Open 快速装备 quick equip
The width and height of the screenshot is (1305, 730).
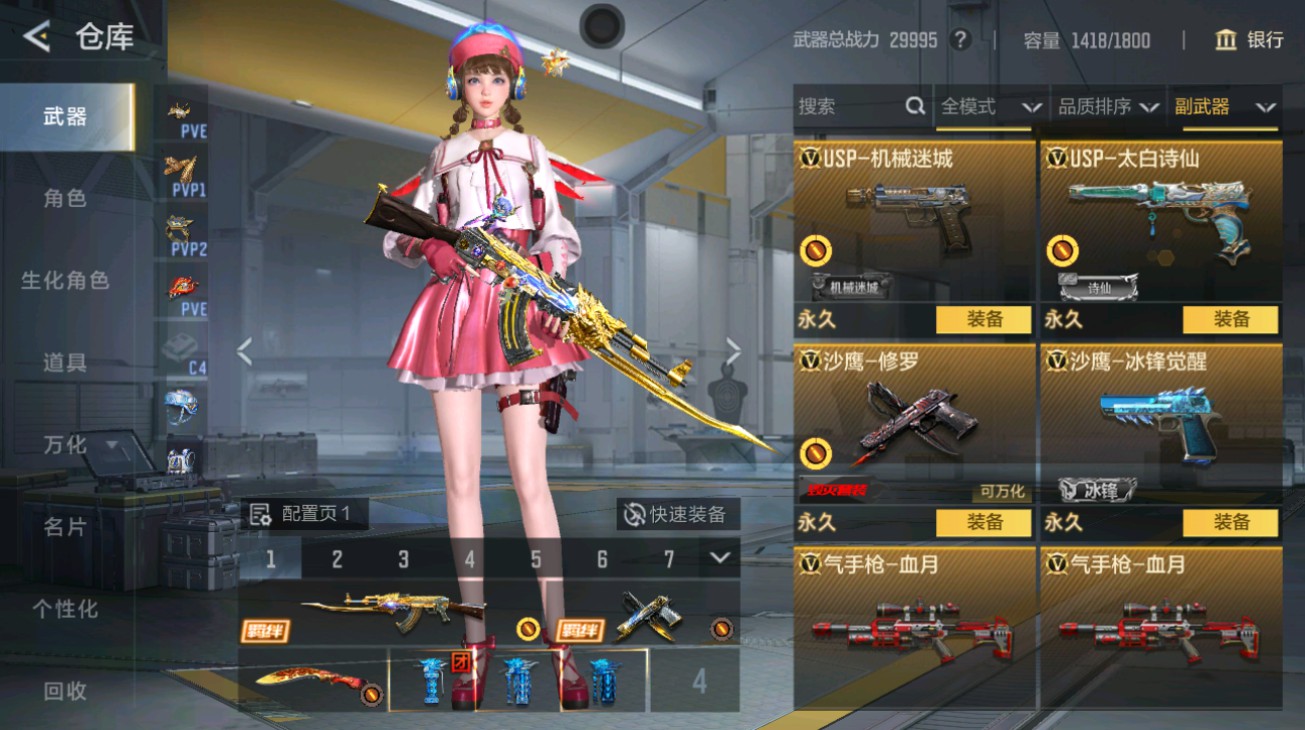coord(675,514)
